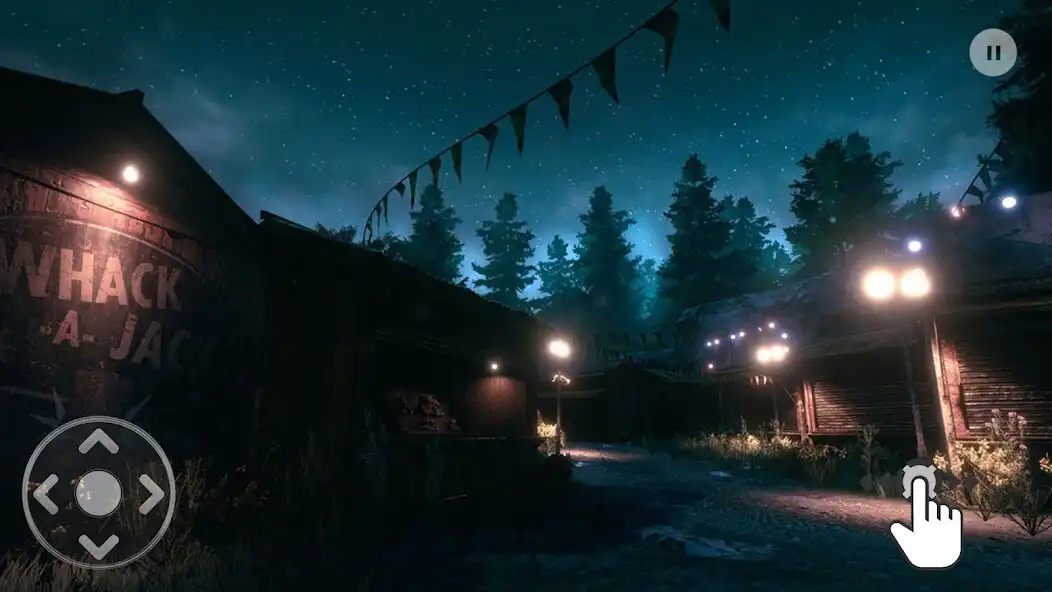Activate the tapping hand interact icon
This screenshot has width=1052, height=592.
pos(925,516)
